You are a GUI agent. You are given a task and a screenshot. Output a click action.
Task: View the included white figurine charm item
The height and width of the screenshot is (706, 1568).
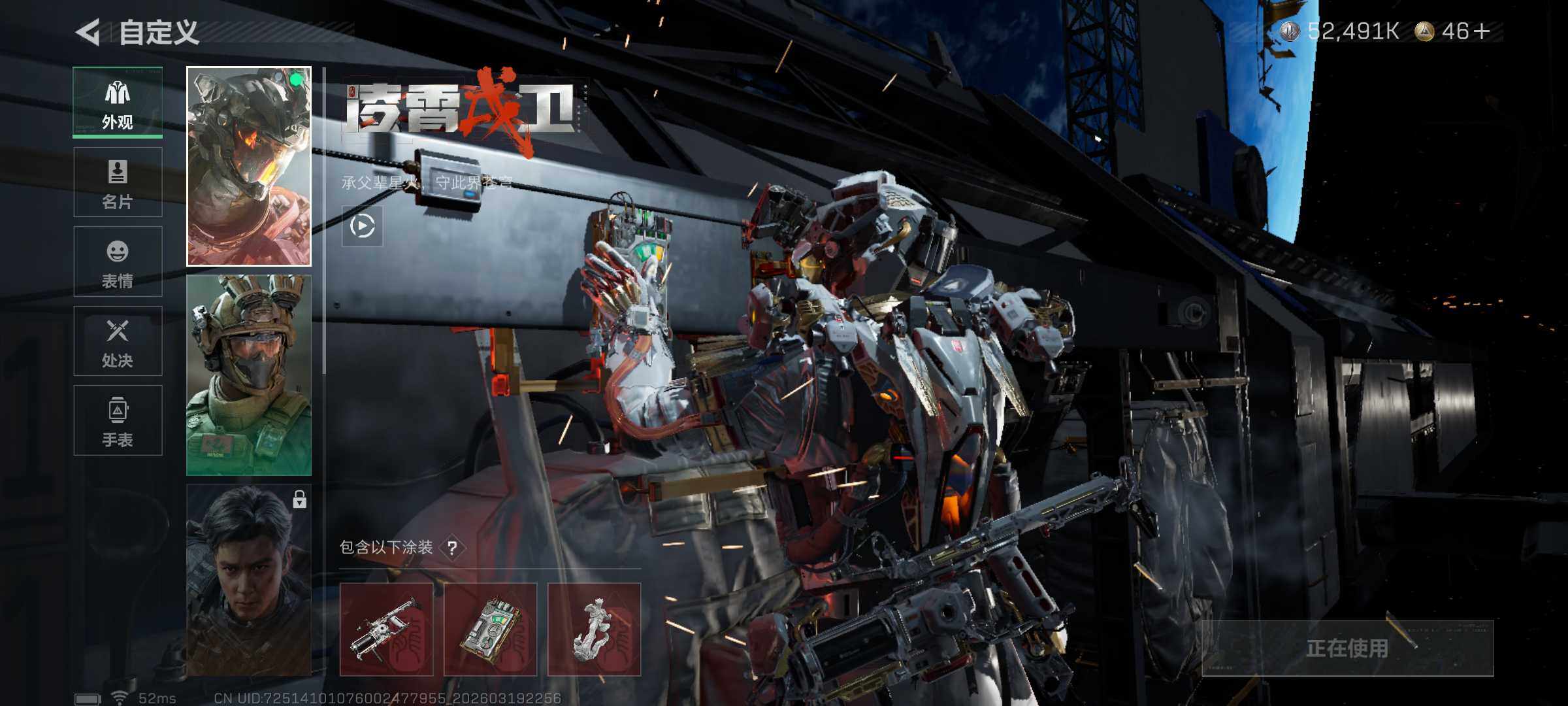tap(594, 630)
